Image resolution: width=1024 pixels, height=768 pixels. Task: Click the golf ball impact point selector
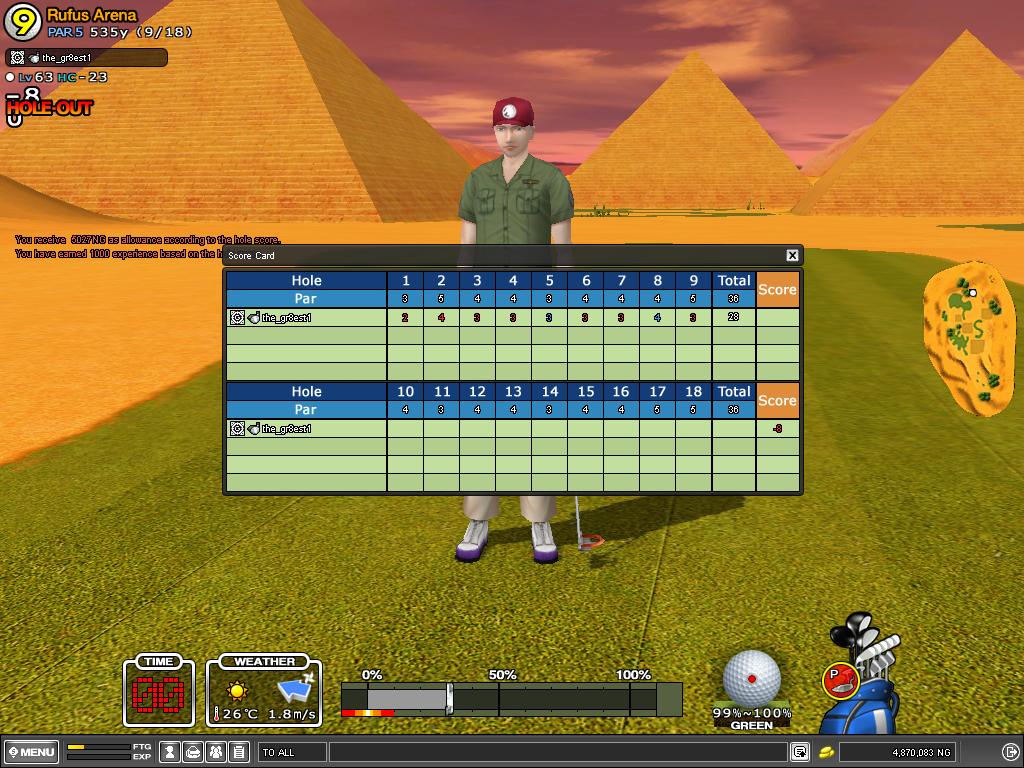[x=752, y=678]
